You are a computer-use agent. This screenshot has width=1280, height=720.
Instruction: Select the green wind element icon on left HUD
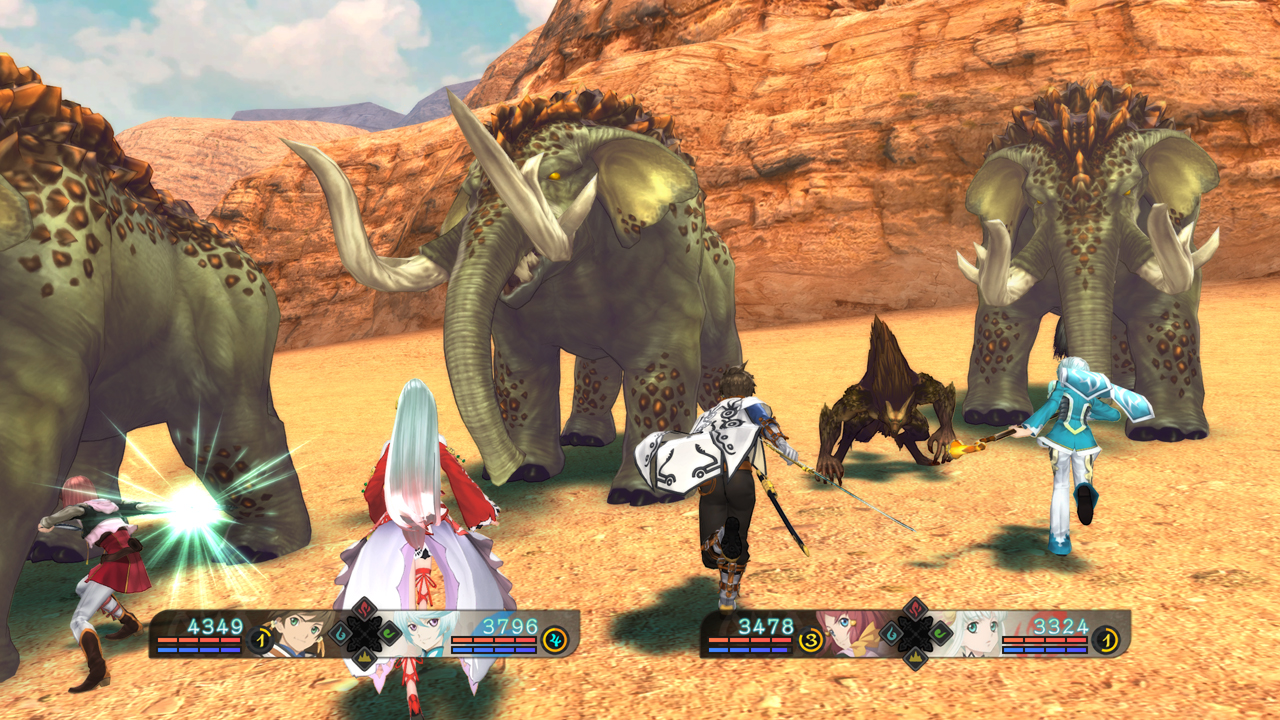tap(388, 633)
